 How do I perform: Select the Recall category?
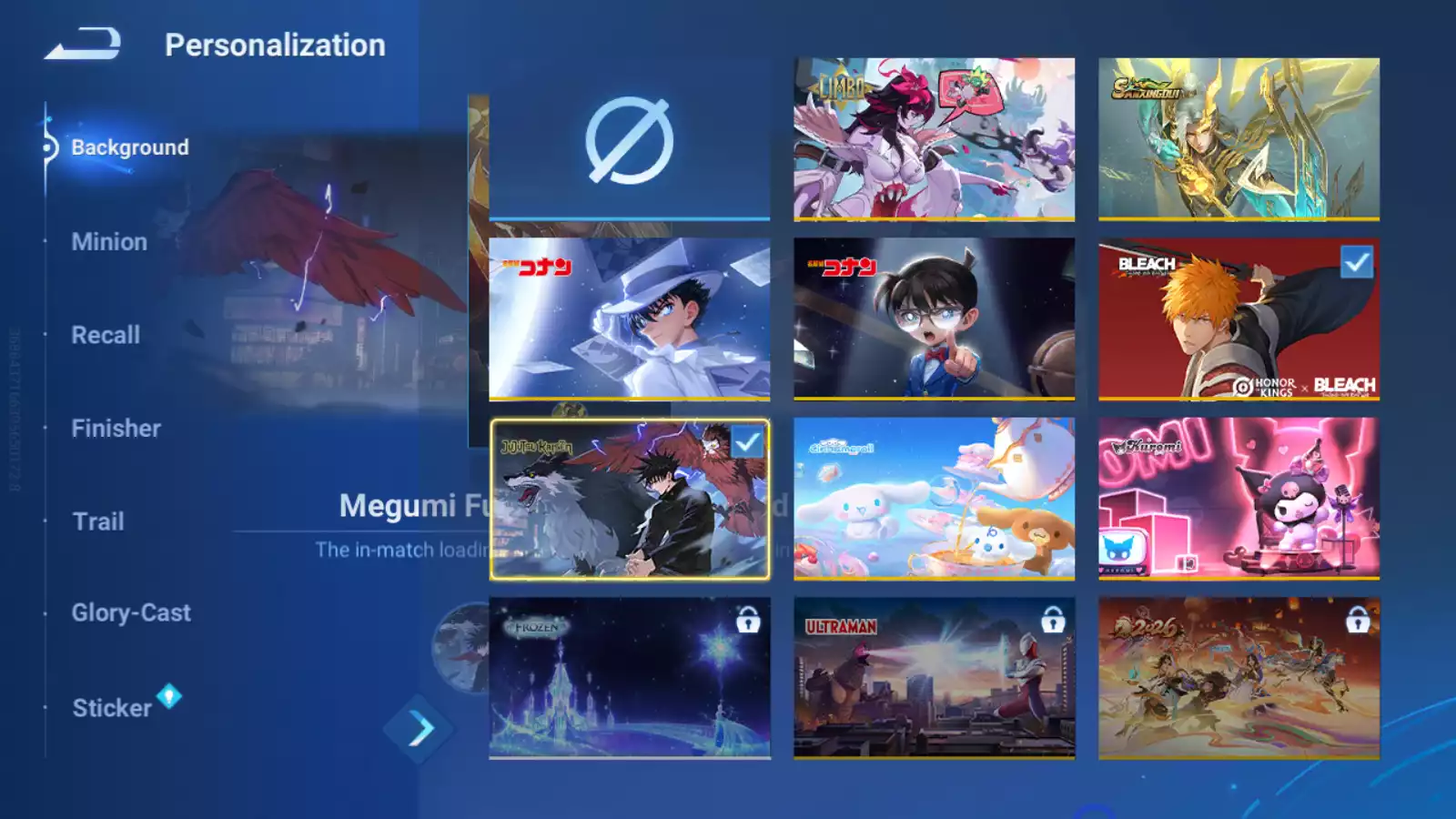point(106,335)
